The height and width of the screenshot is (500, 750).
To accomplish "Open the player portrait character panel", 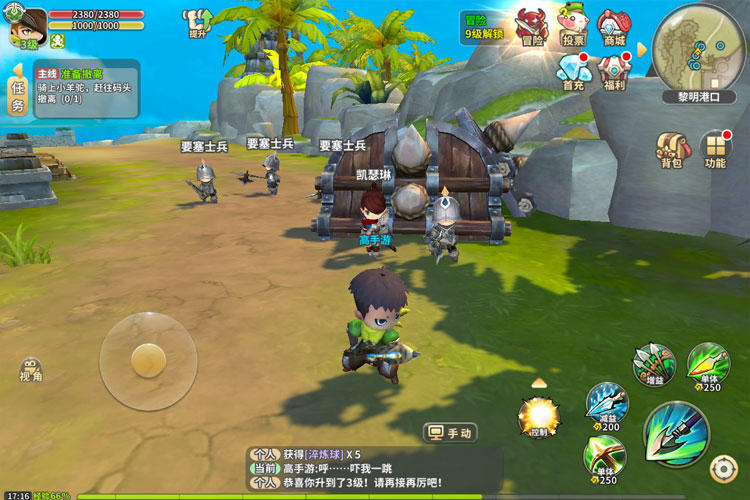I will [x=27, y=24].
